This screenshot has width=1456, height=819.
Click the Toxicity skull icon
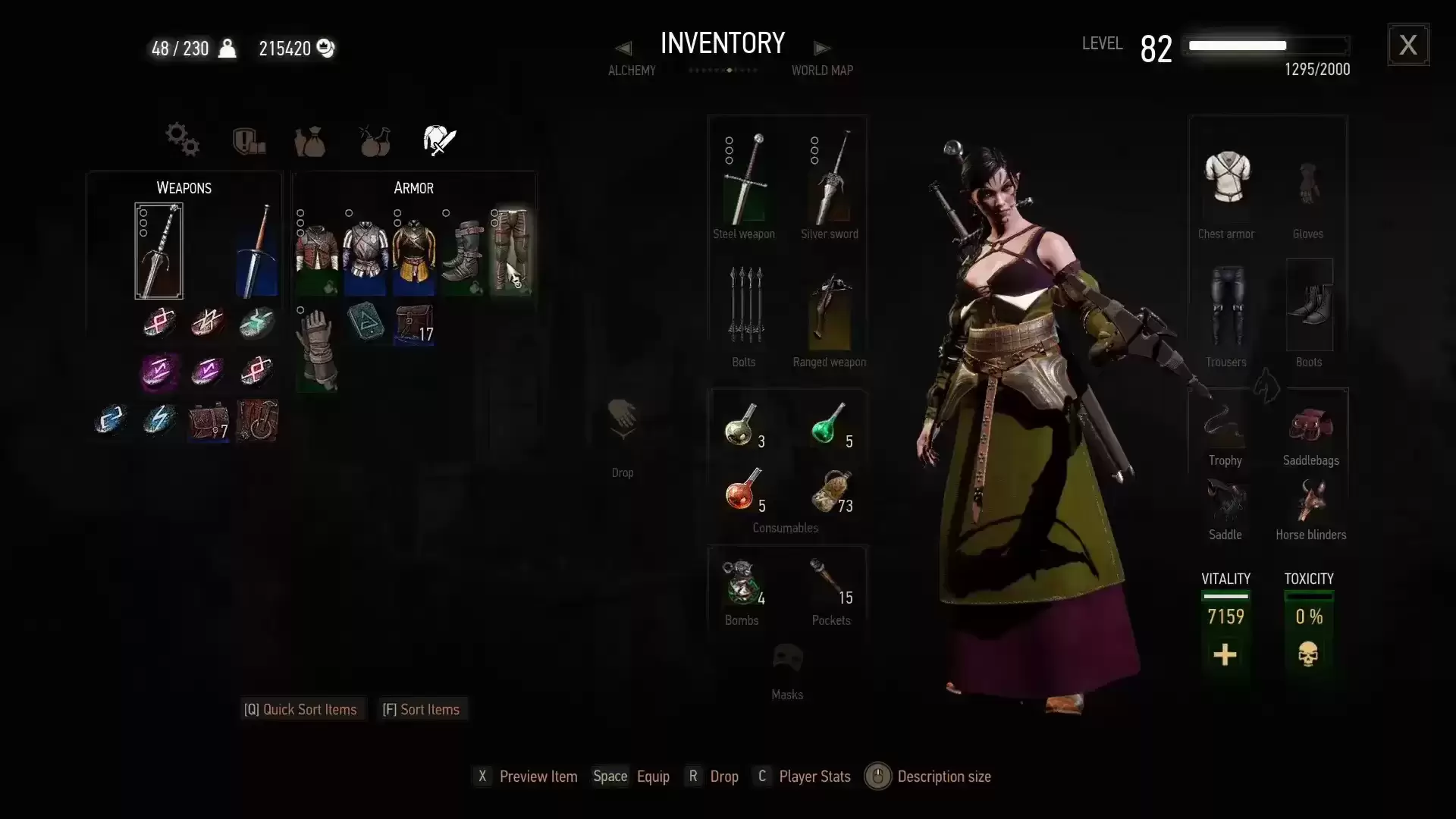coord(1307,654)
